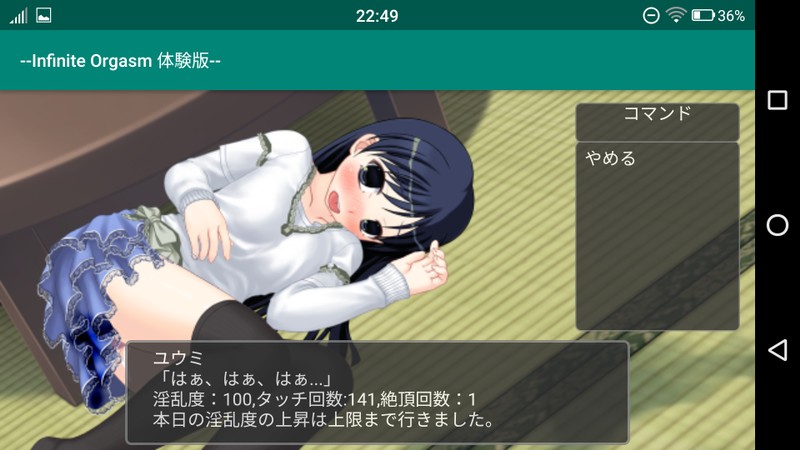This screenshot has width=800, height=450.
Task: Choose the やめる command
Action: click(x=611, y=159)
